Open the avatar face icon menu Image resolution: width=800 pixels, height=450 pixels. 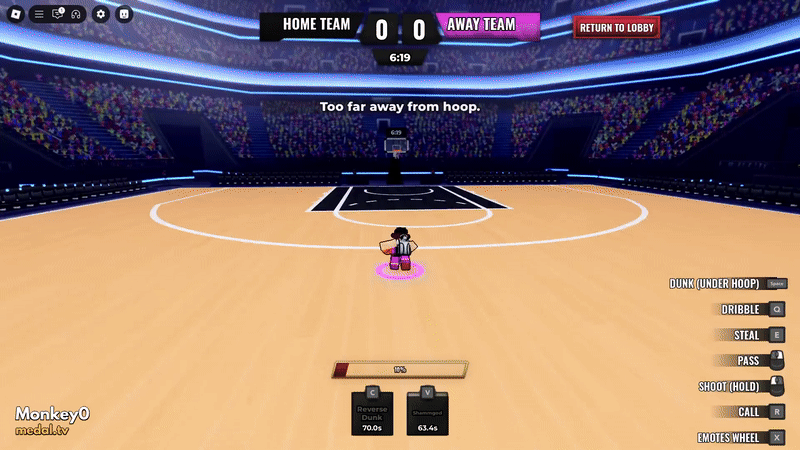pos(124,14)
